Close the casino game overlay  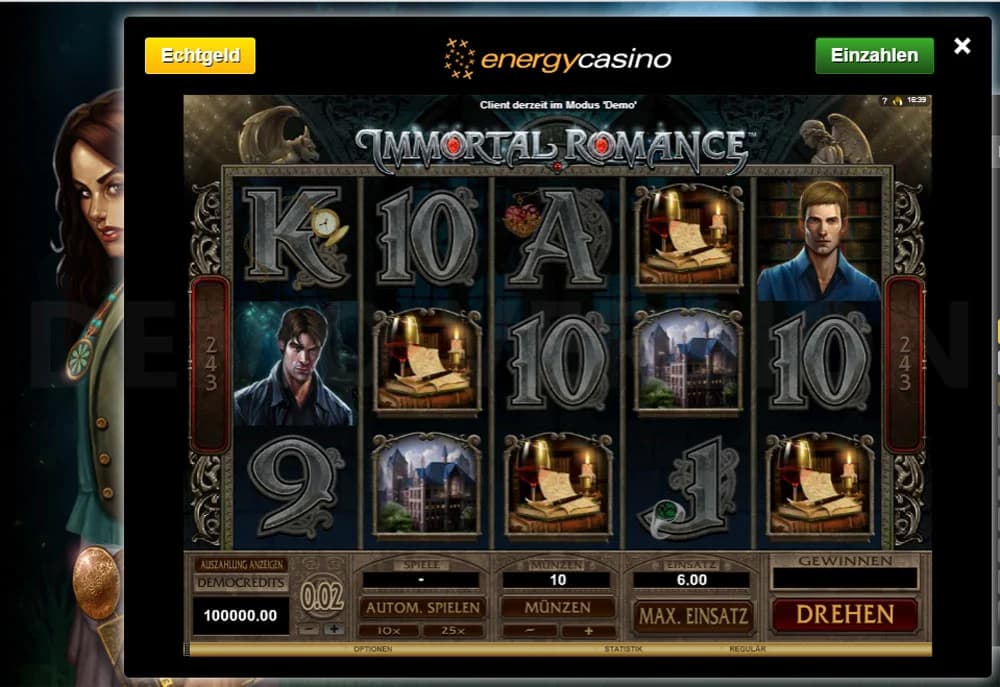(x=962, y=46)
